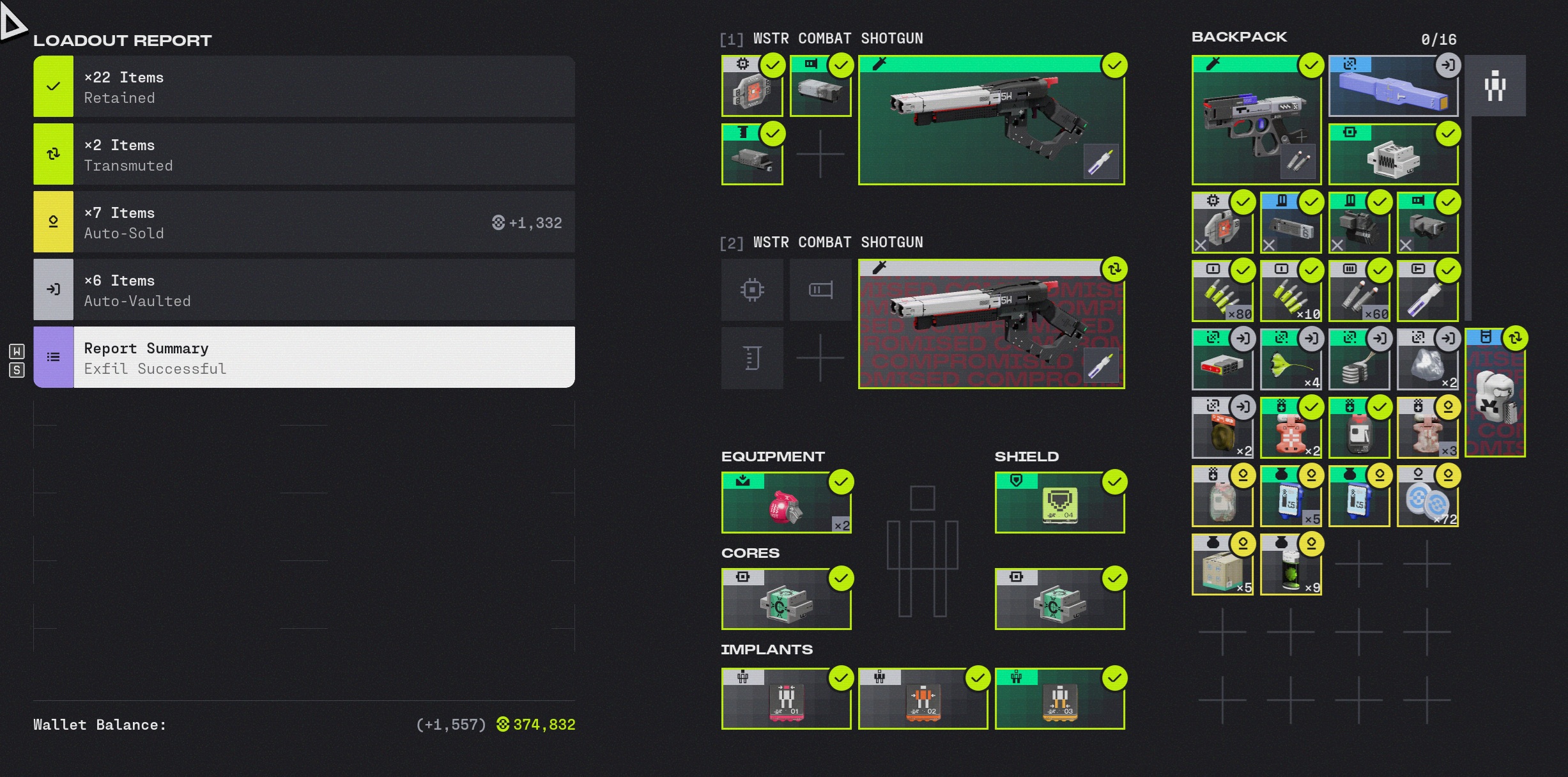Select the 22 Items Retained row
1568x777 pixels.
pos(304,86)
